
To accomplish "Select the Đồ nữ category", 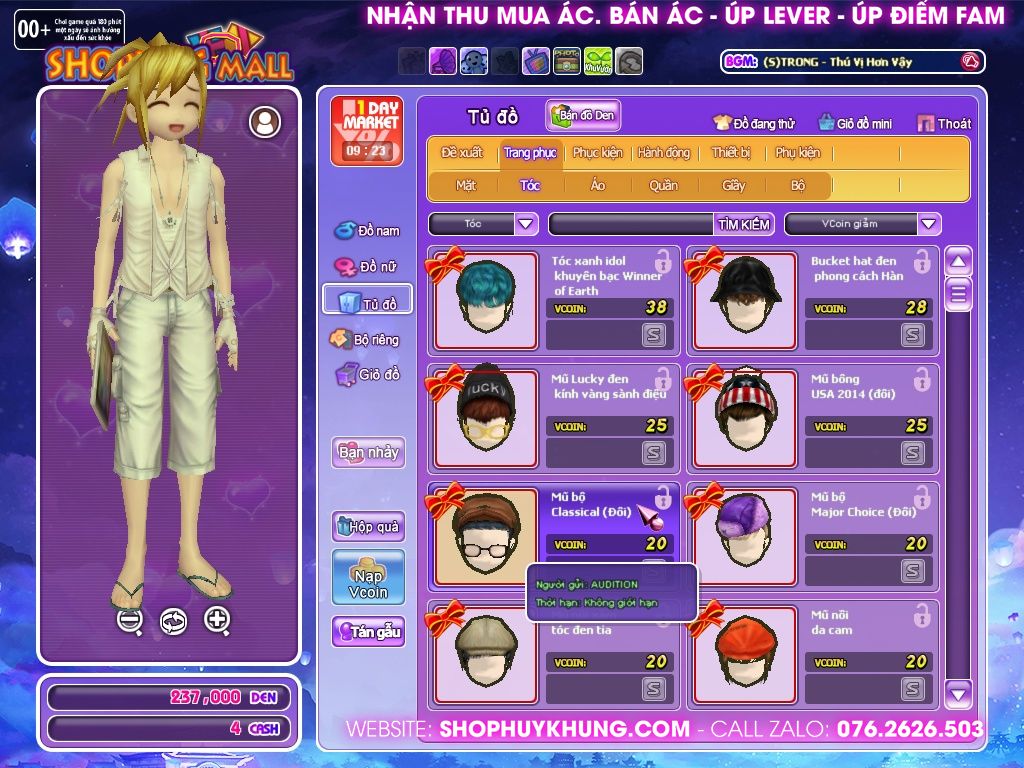I will (367, 266).
